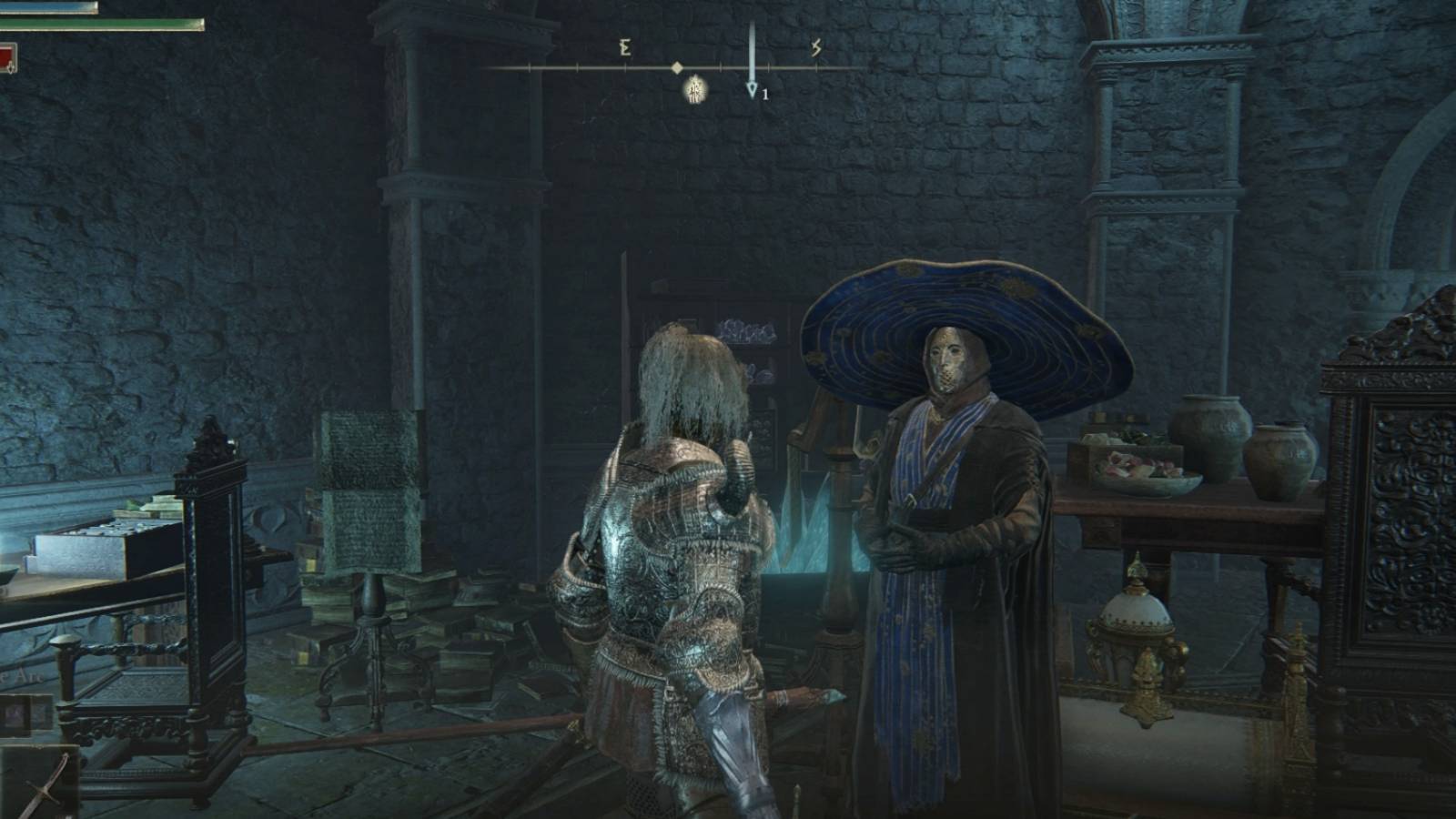The image size is (1456, 819).
Task: Click the diamond indicator on the compass line
Action: pos(678,67)
